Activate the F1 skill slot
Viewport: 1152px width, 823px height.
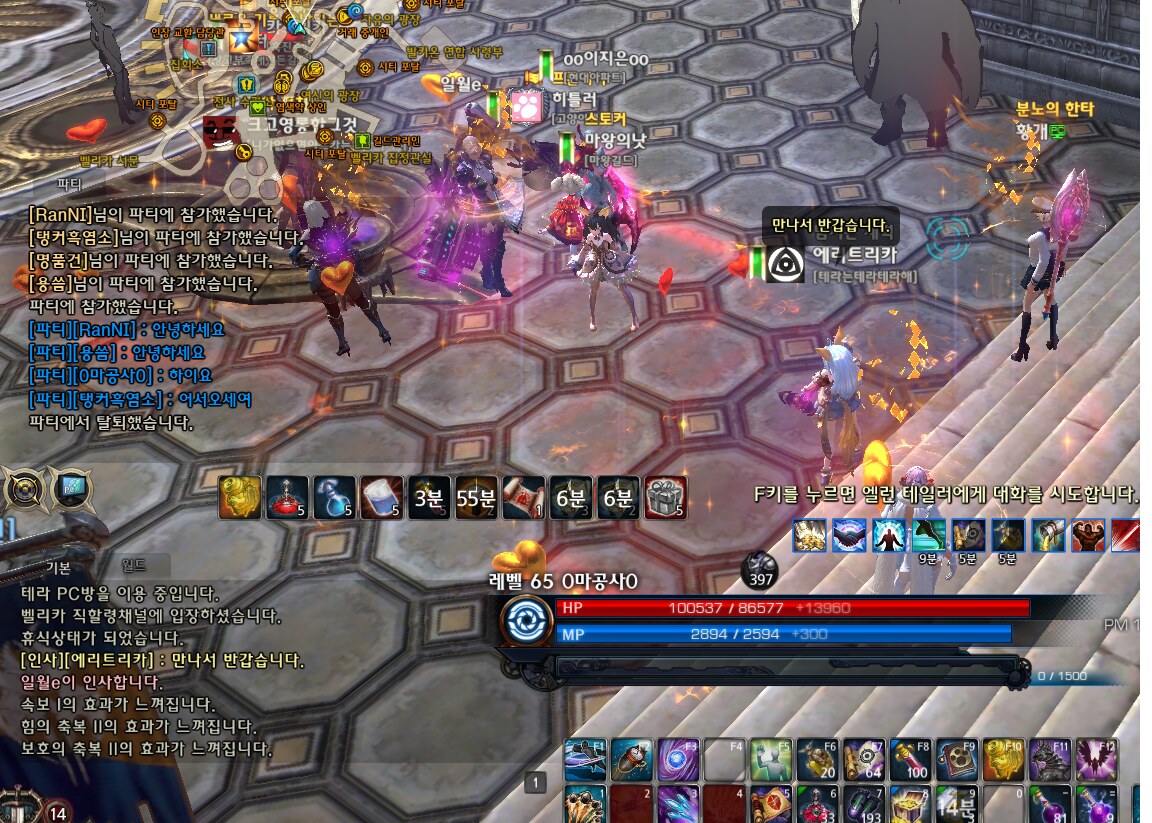pyautogui.click(x=585, y=761)
